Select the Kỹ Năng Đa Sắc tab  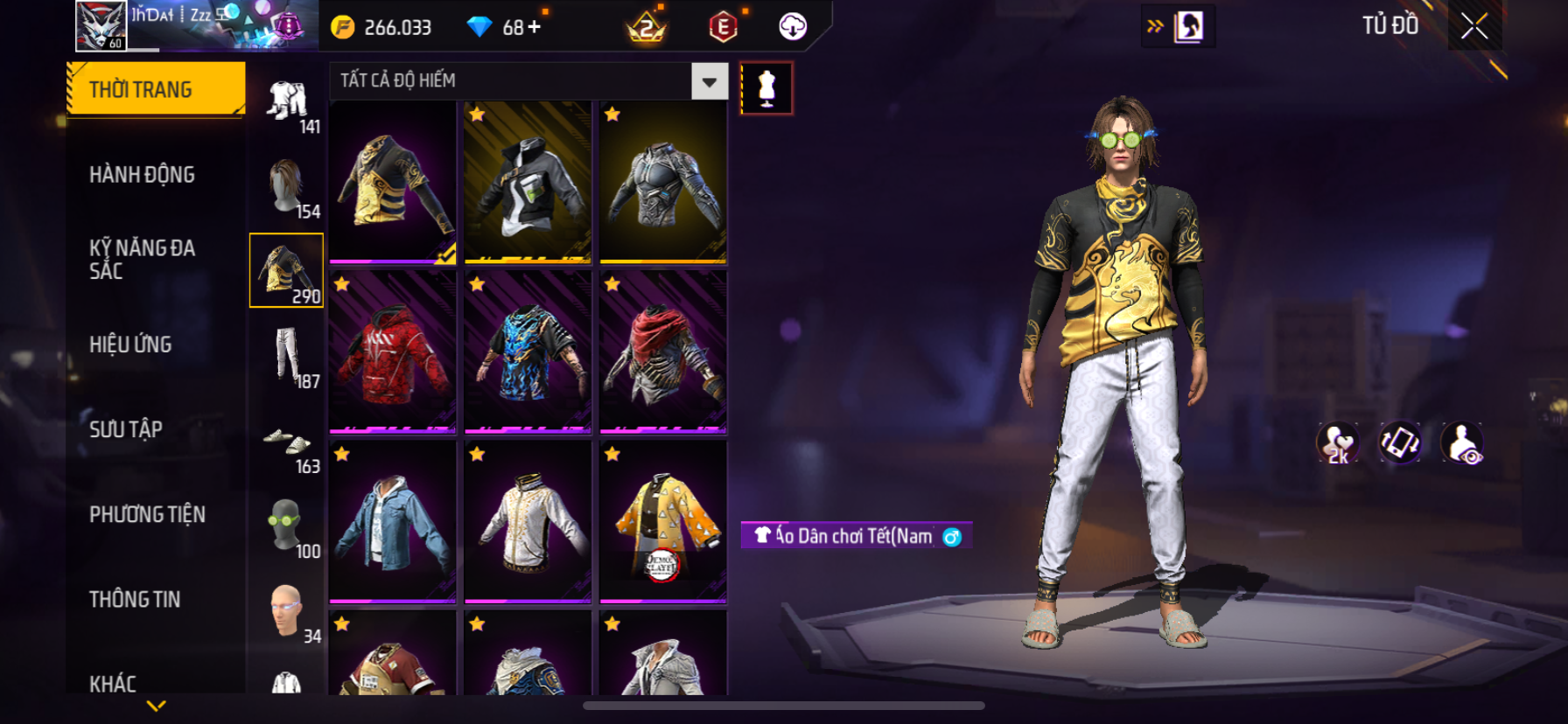click(x=143, y=259)
